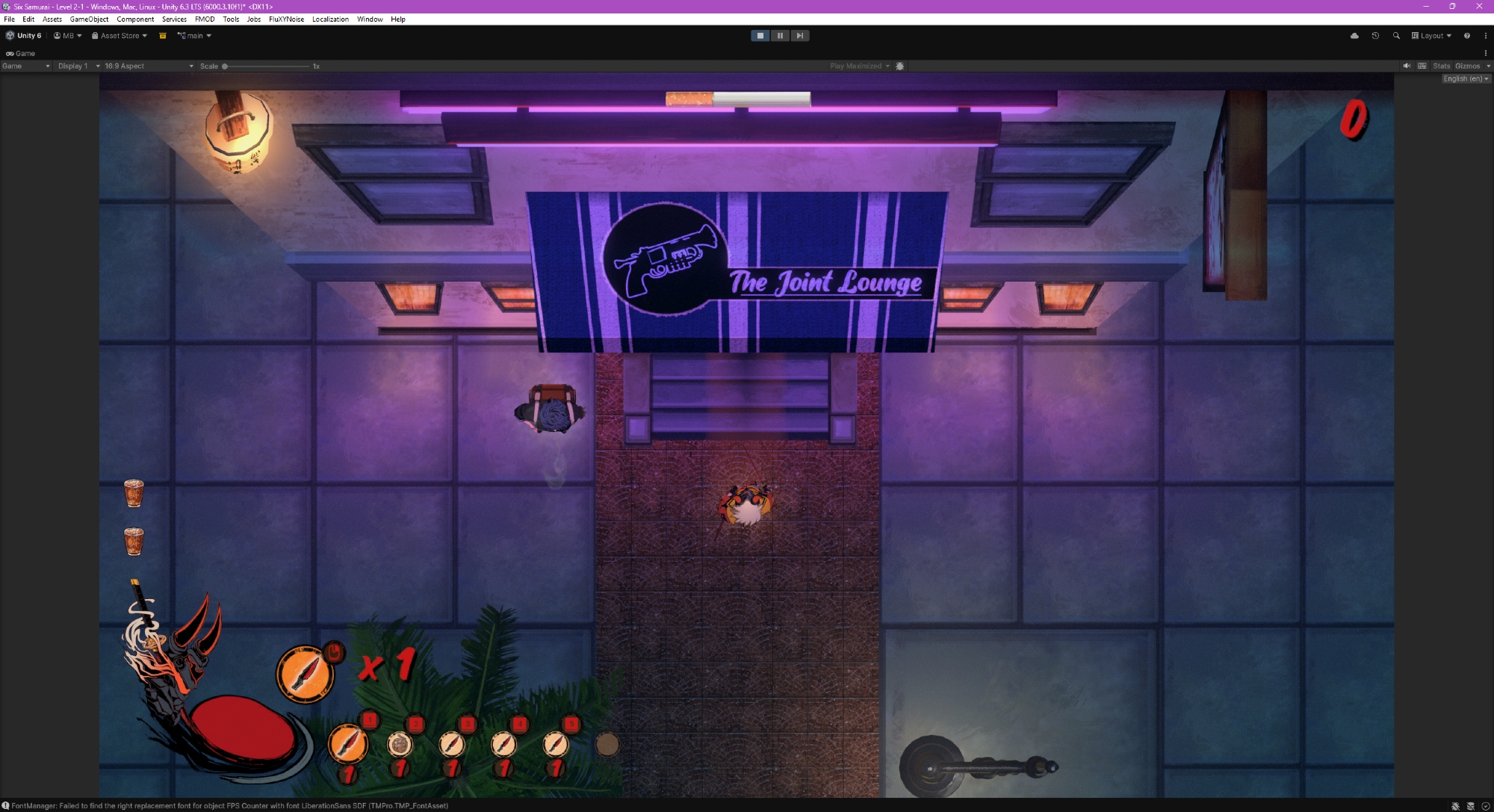This screenshot has width=1494, height=812.
Task: Pause play mode in the Unity toolbar
Action: pyautogui.click(x=780, y=36)
